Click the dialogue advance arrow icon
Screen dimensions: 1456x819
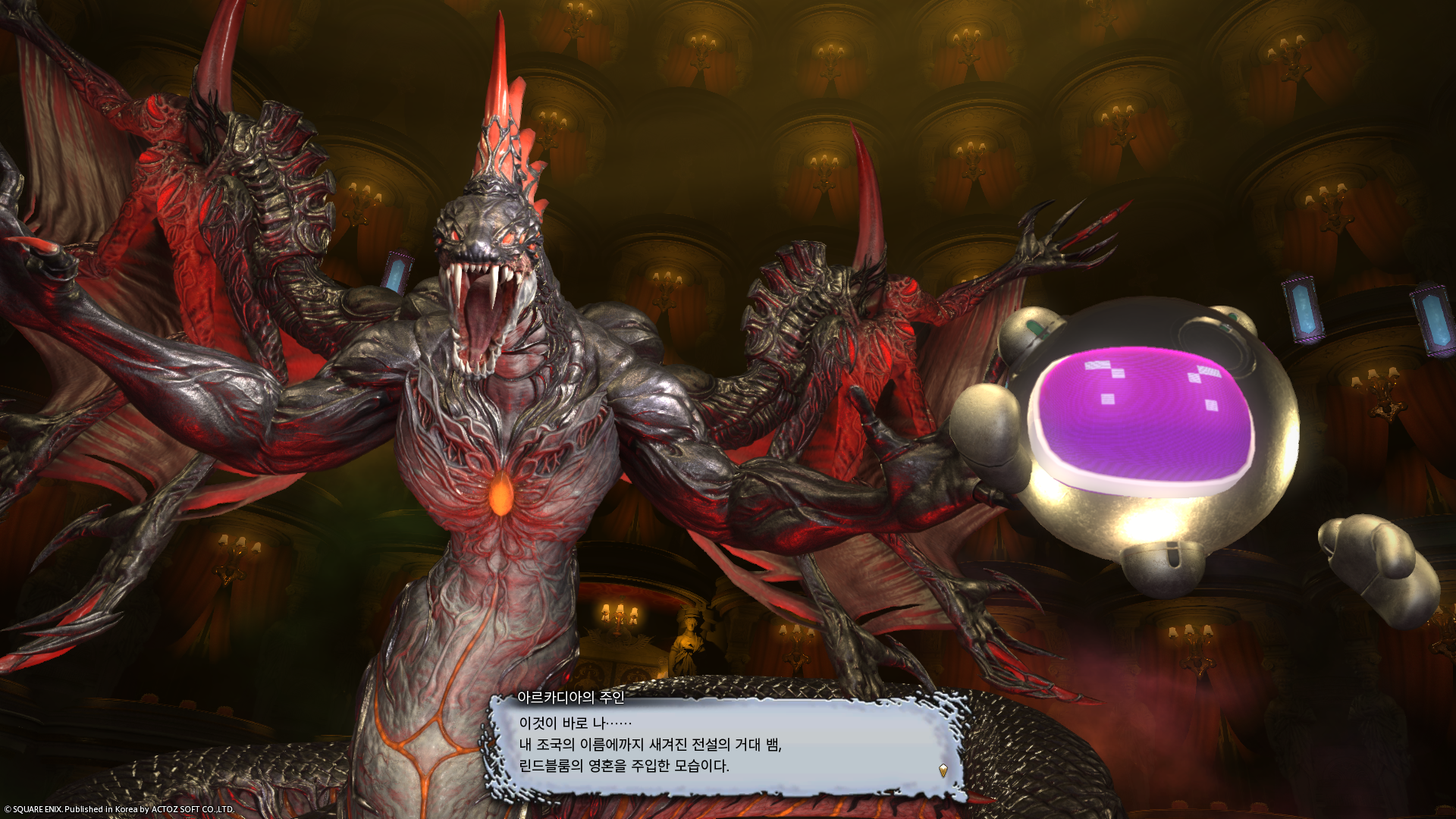[x=943, y=770]
